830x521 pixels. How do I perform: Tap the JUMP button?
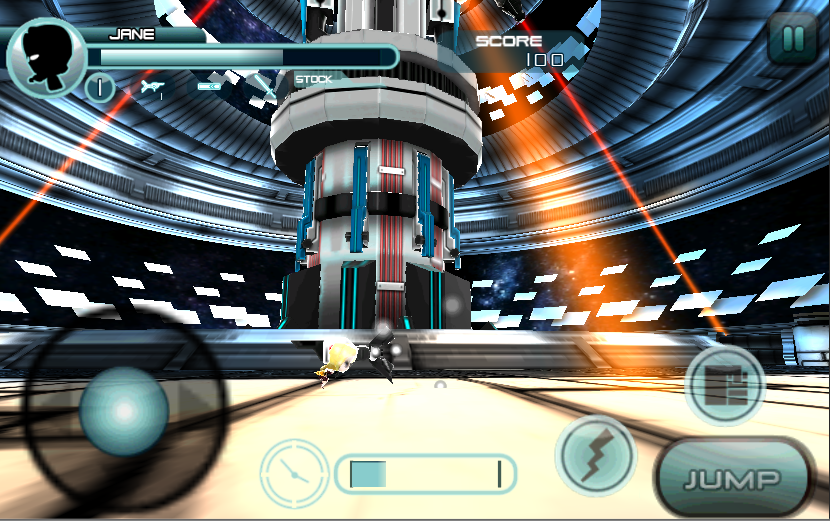coord(733,478)
